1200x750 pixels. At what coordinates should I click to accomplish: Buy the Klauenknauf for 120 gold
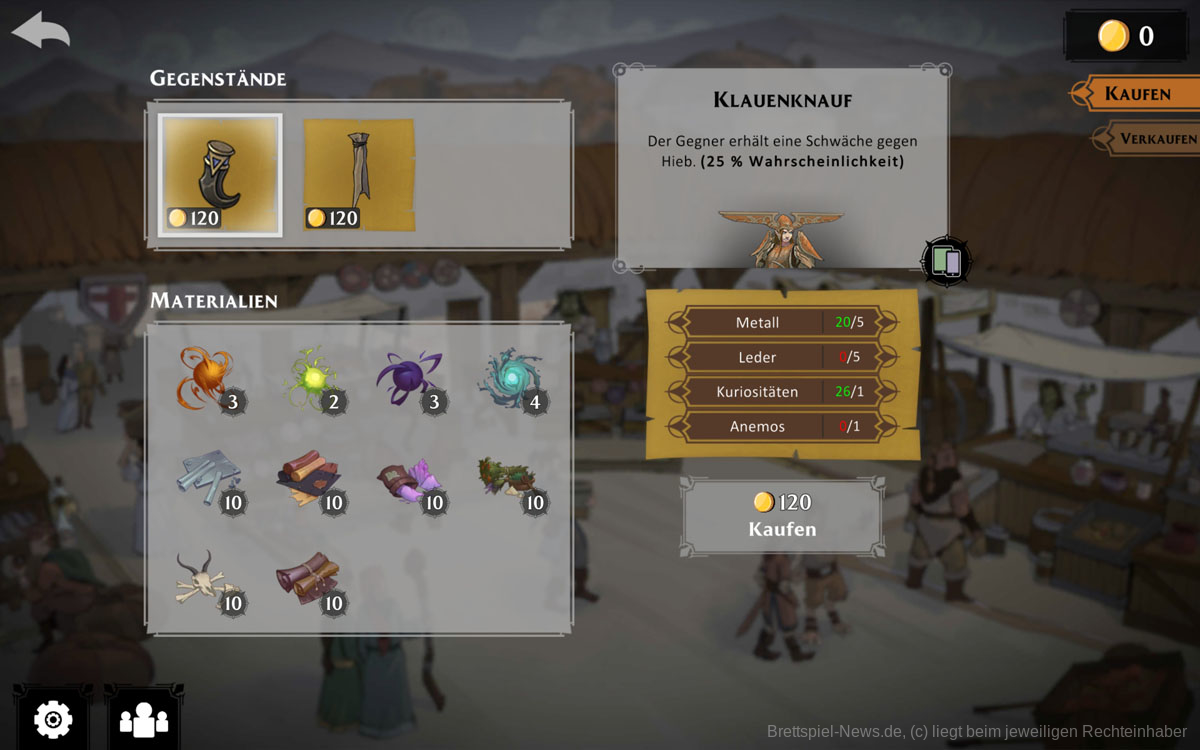[782, 516]
